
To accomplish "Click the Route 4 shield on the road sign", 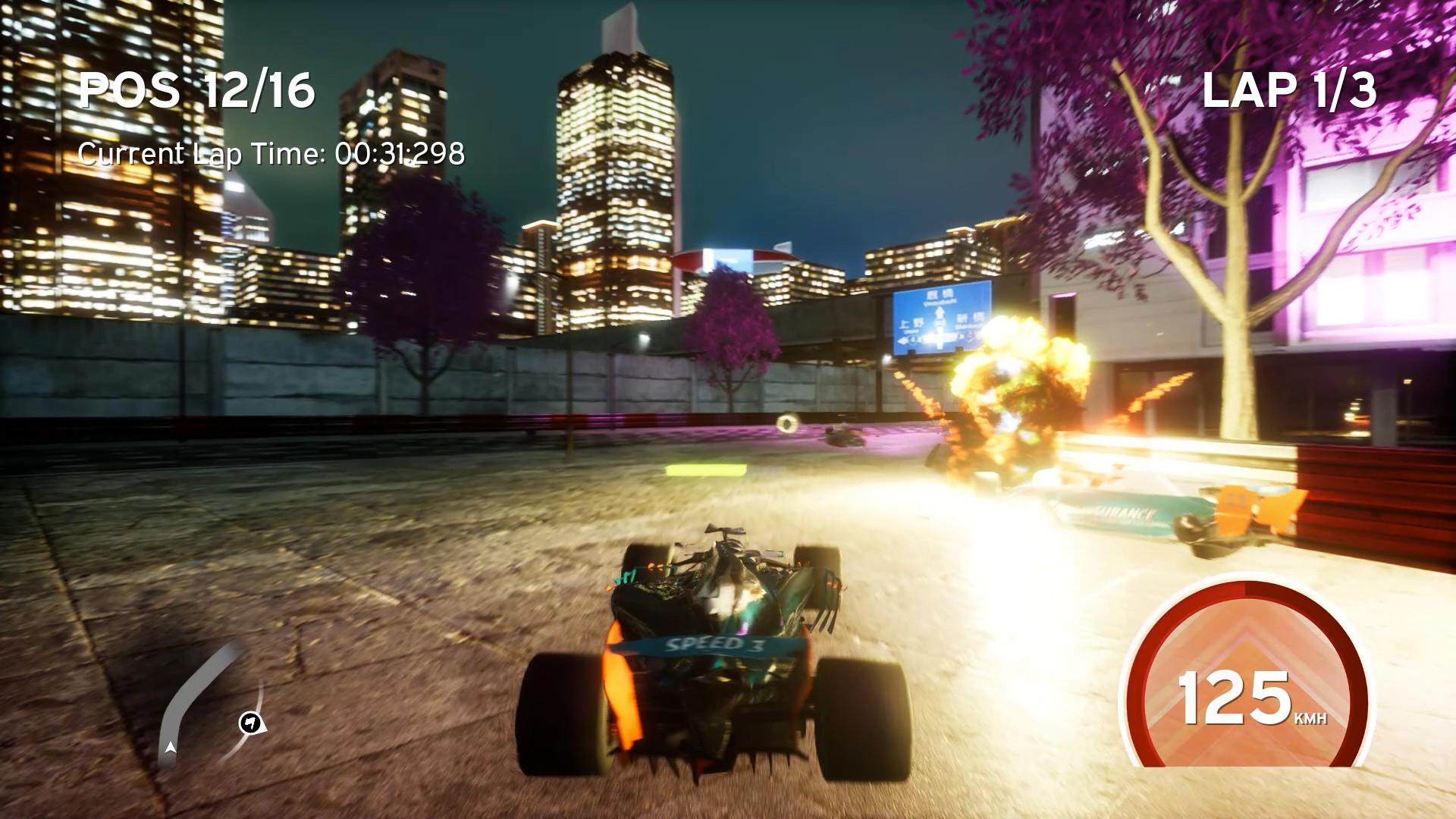I will point(913,338).
